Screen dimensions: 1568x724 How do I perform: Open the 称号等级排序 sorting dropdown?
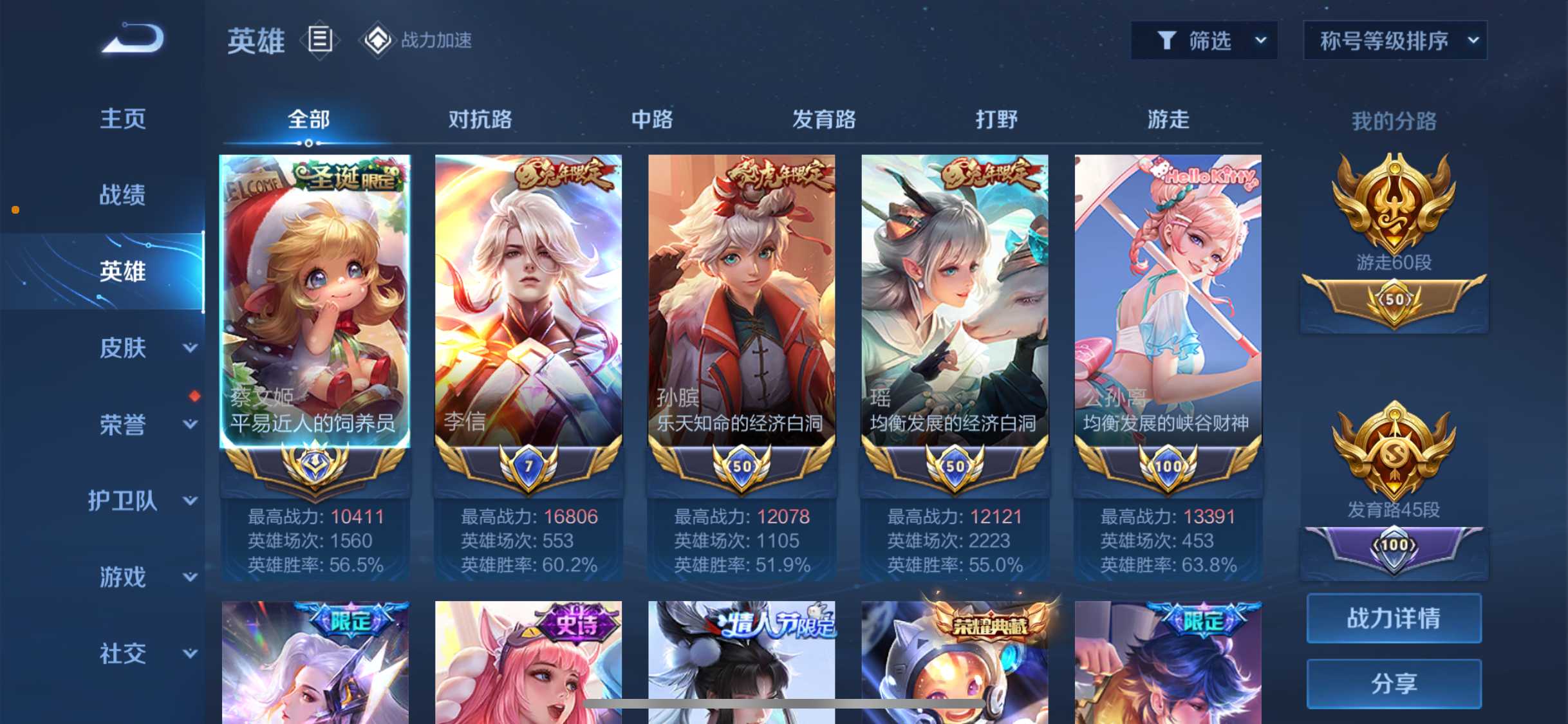1394,40
